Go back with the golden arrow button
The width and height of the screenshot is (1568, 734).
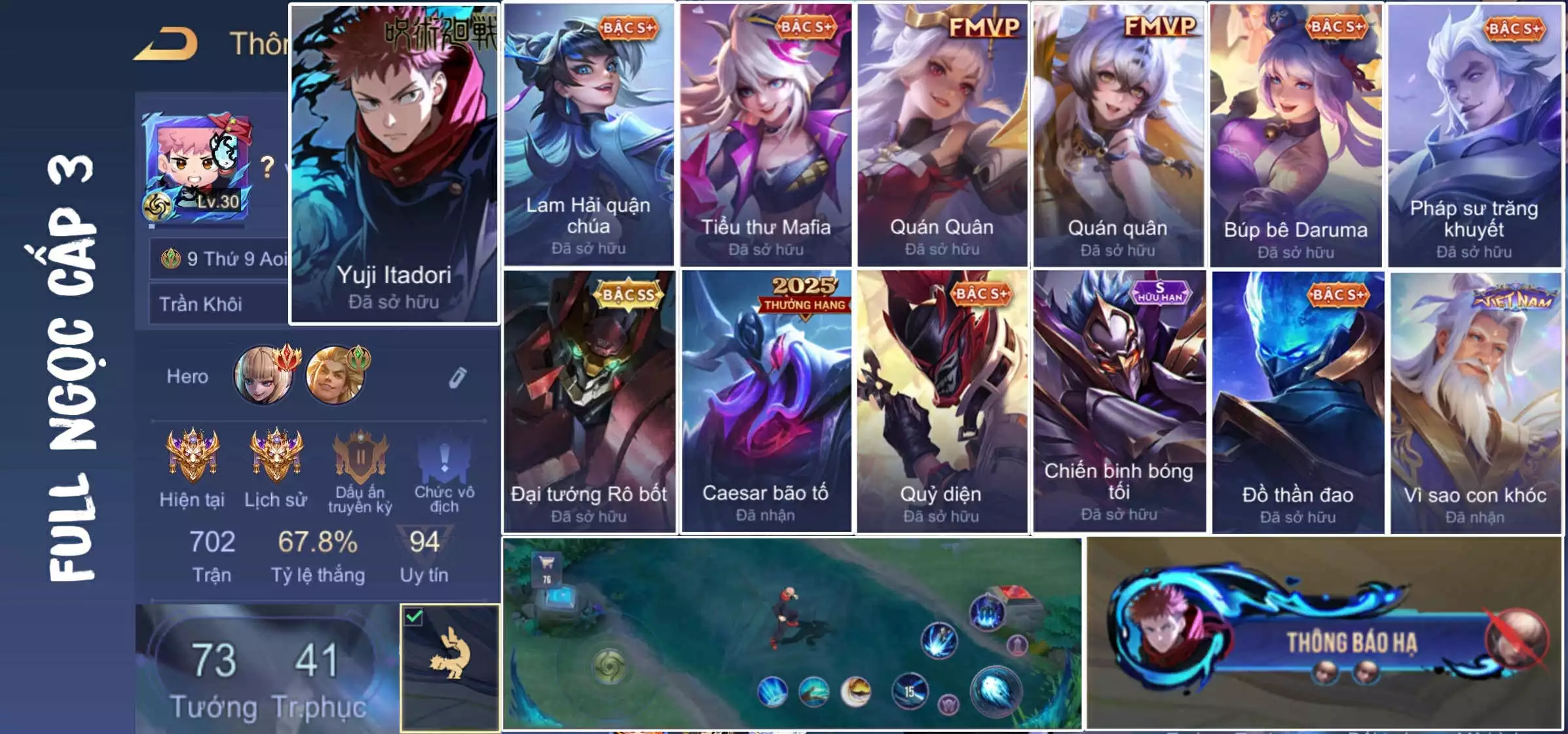point(166,45)
